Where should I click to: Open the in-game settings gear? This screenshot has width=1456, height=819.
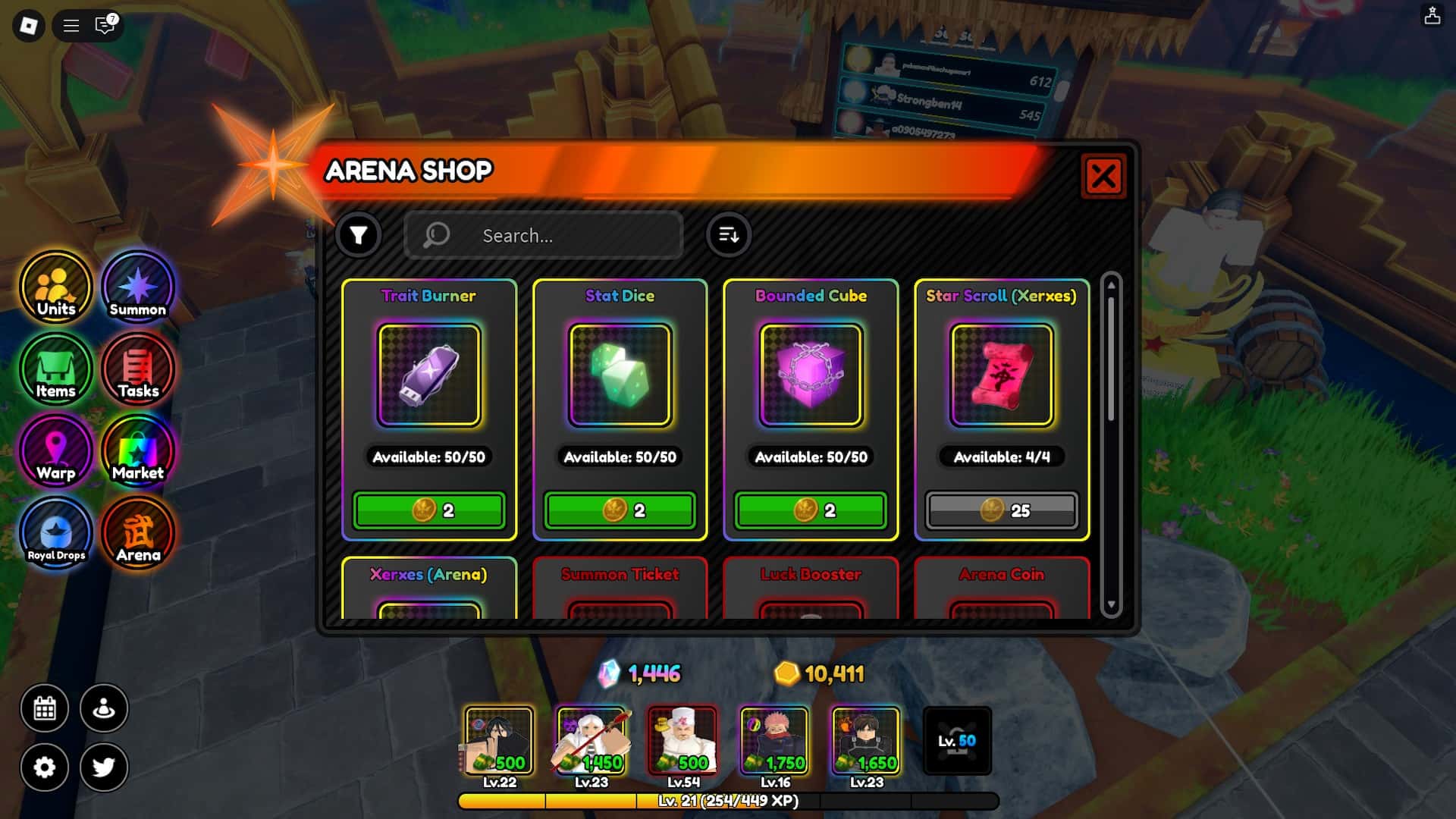click(x=45, y=767)
